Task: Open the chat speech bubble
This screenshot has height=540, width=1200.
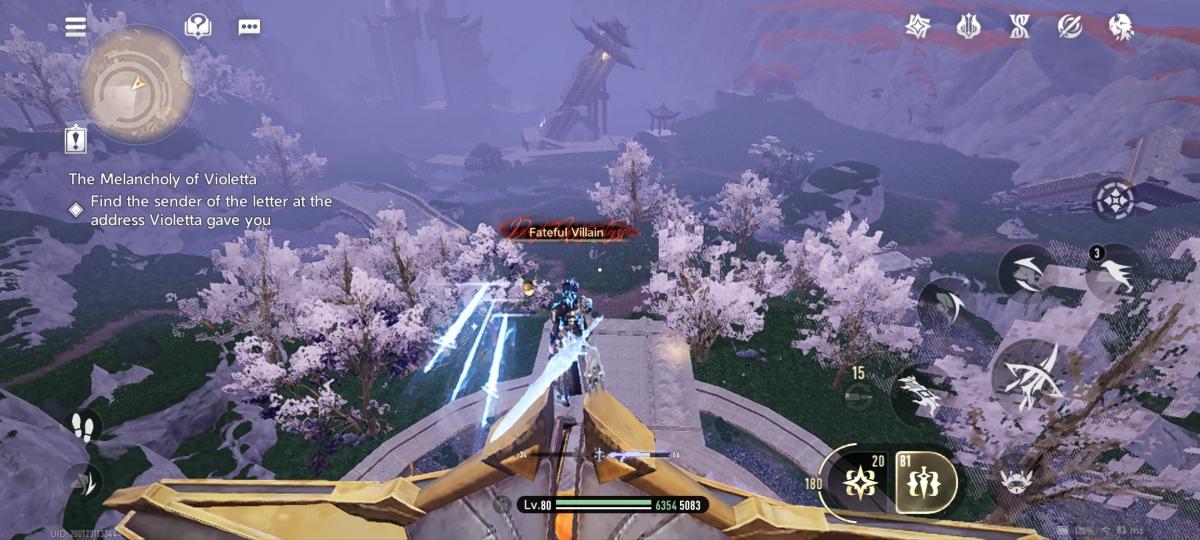Action: pos(249,27)
